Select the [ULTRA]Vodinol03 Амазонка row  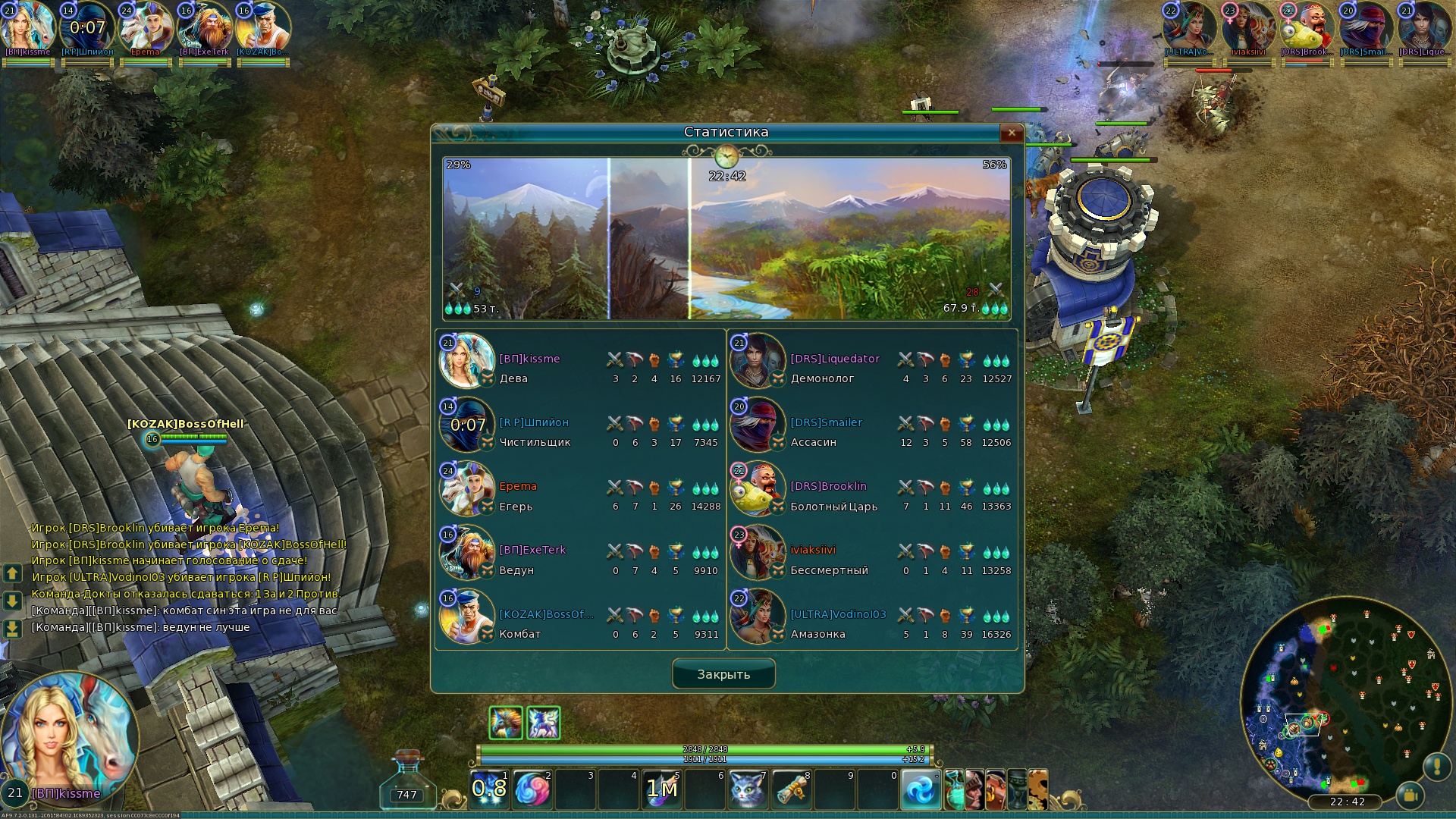871,617
